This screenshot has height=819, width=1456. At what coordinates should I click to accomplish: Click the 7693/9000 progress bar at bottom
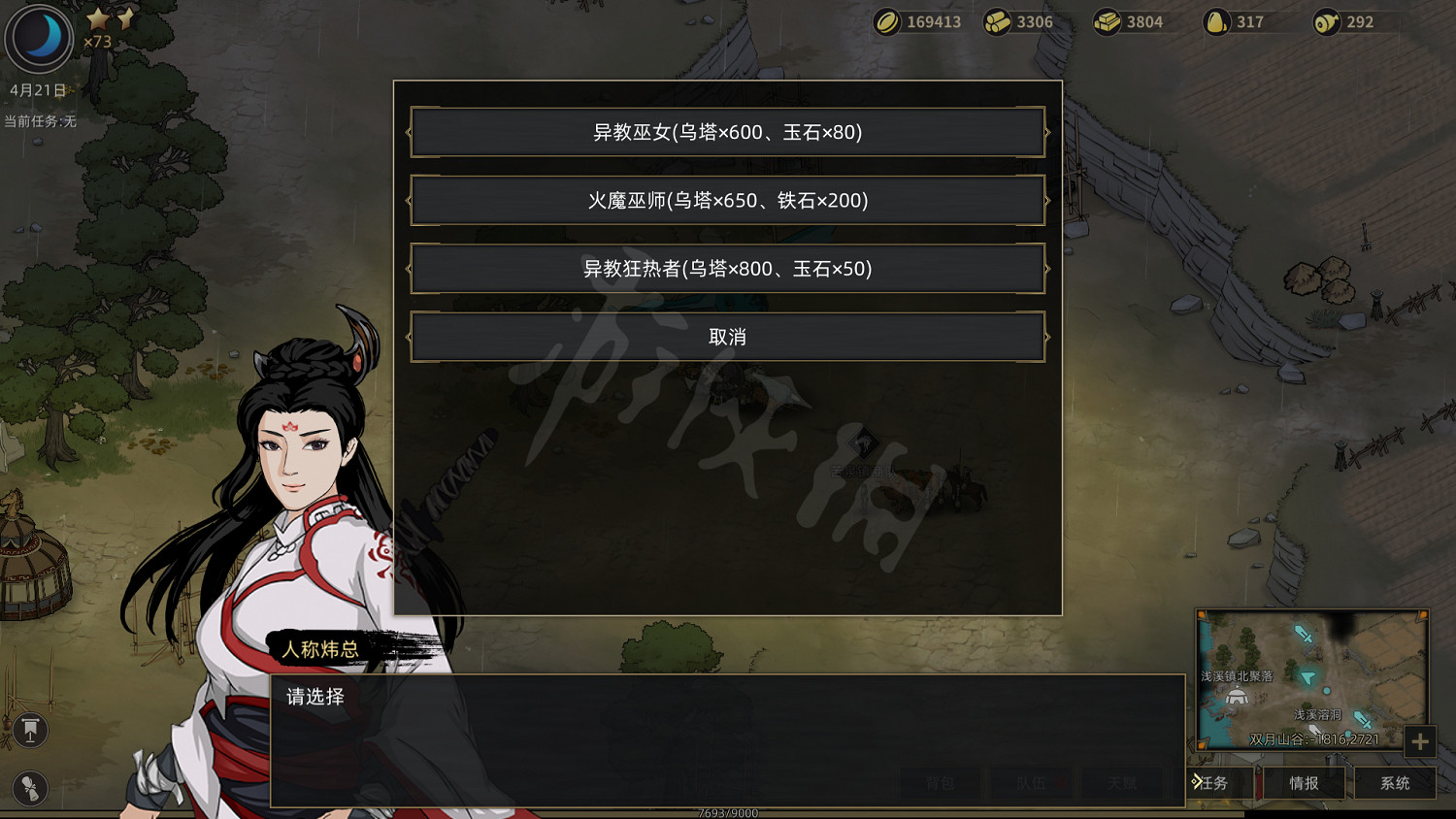726,815
